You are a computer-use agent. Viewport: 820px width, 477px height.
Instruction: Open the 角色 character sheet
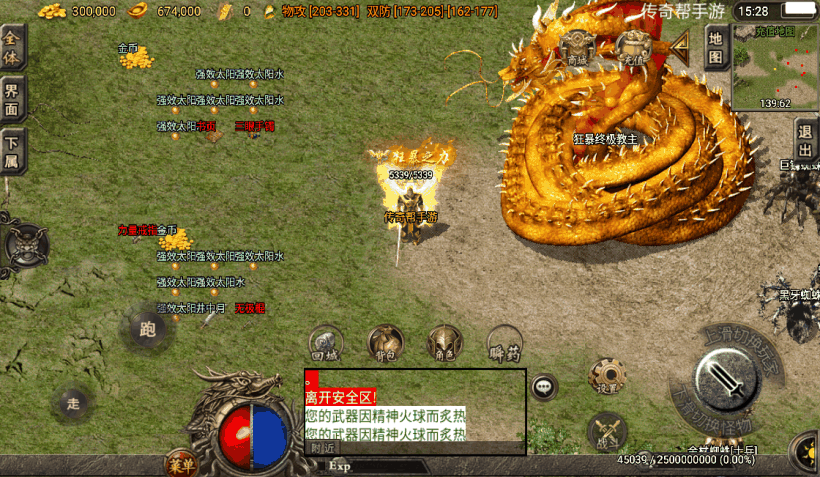tap(444, 342)
